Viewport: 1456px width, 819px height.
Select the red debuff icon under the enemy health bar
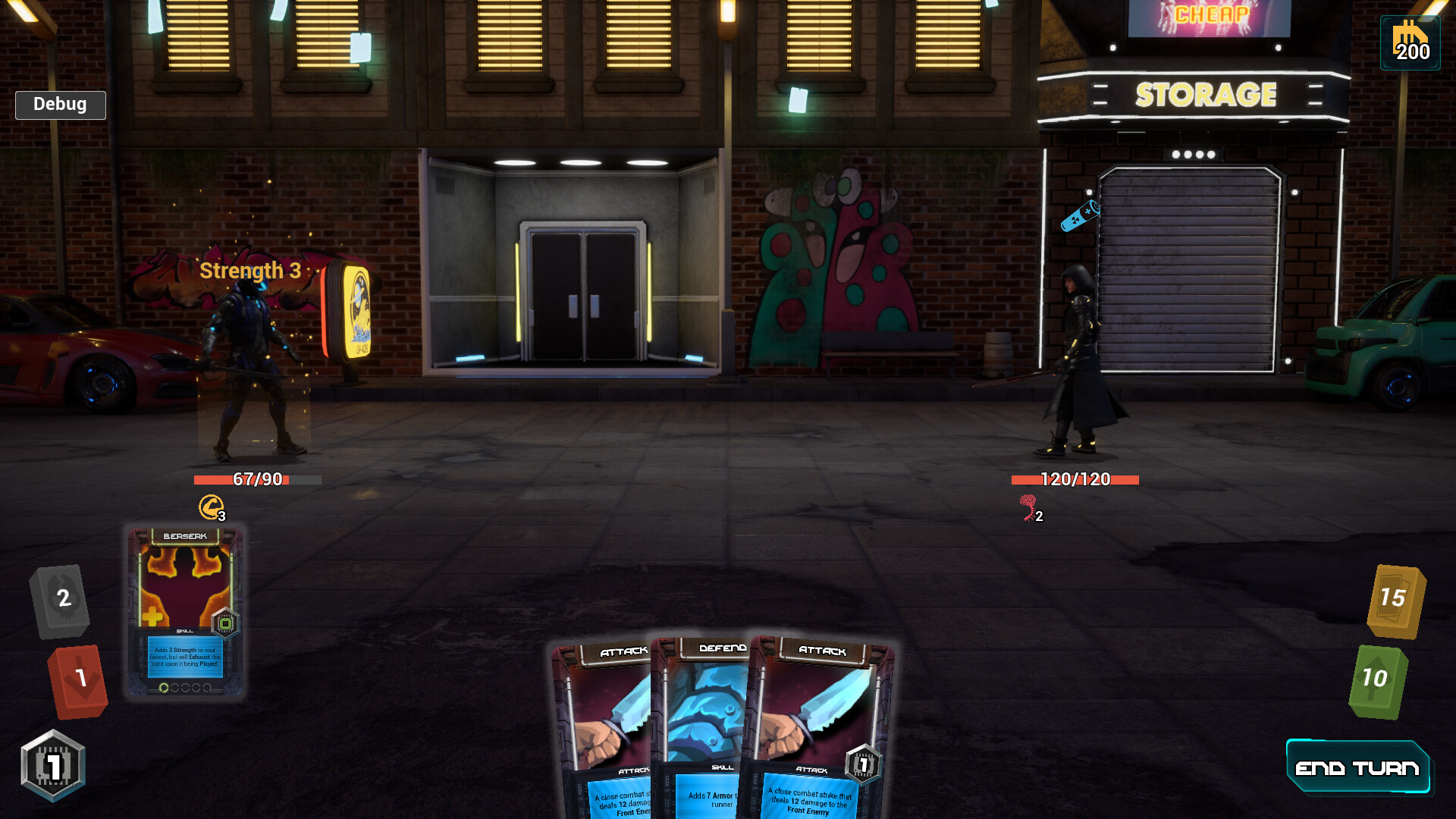click(1028, 505)
